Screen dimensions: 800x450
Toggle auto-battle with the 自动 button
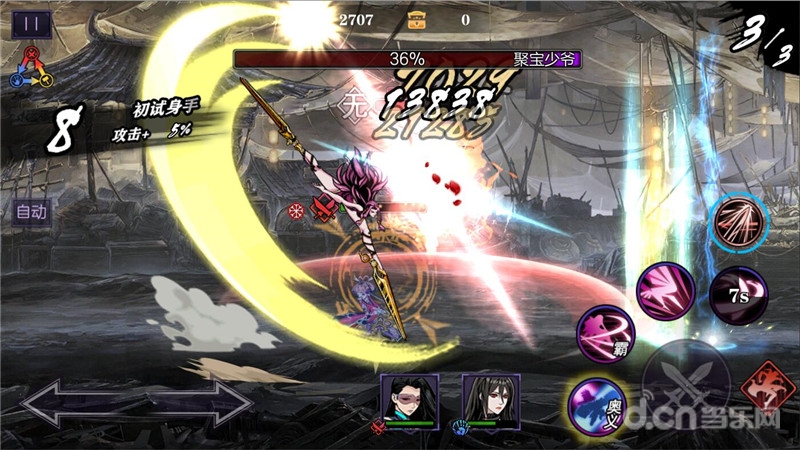click(31, 212)
